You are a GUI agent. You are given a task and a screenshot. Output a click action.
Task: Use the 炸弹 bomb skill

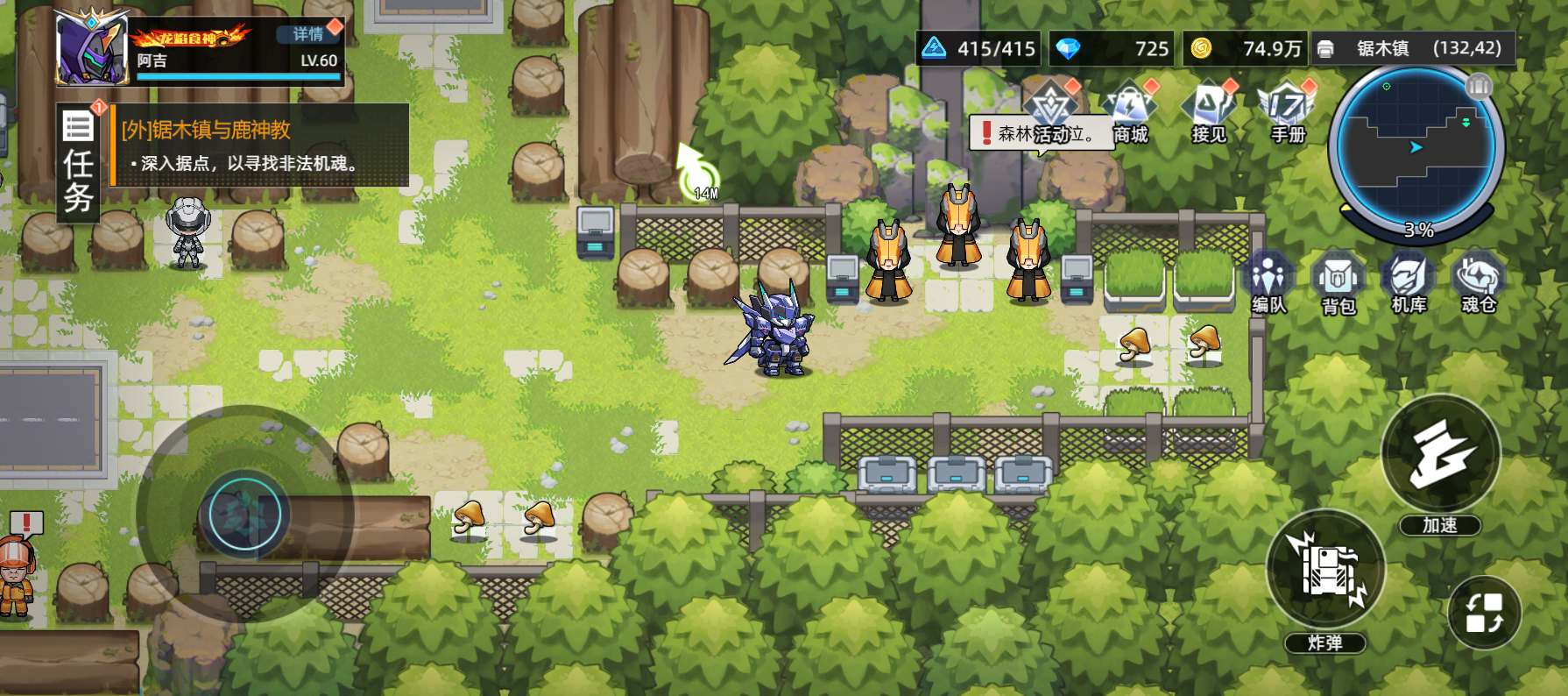(x=1325, y=570)
